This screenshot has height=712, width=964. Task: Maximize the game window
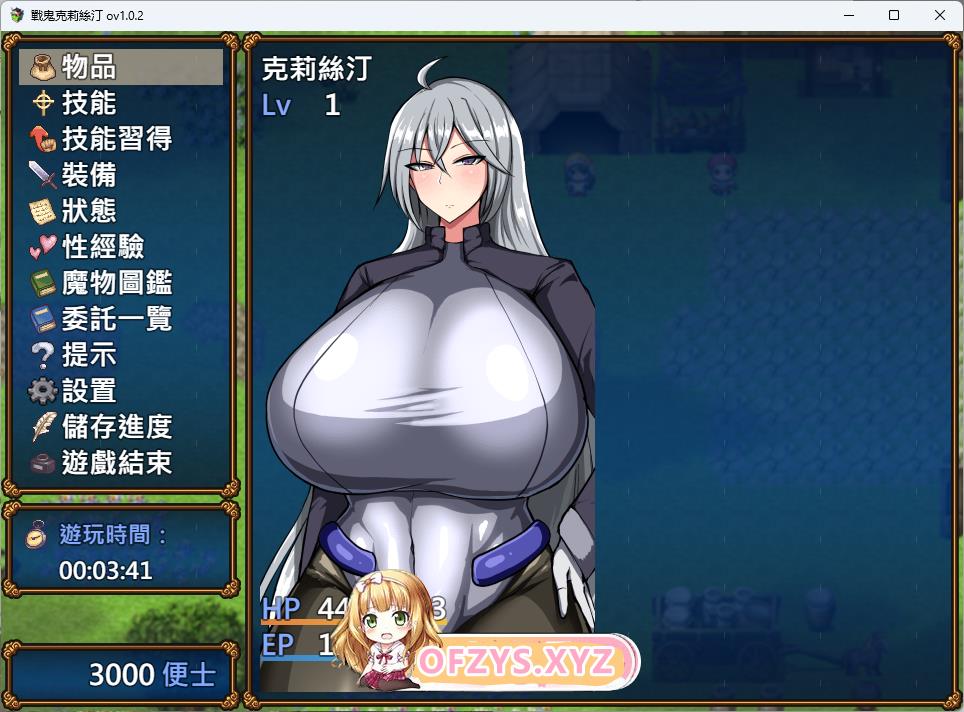click(894, 15)
